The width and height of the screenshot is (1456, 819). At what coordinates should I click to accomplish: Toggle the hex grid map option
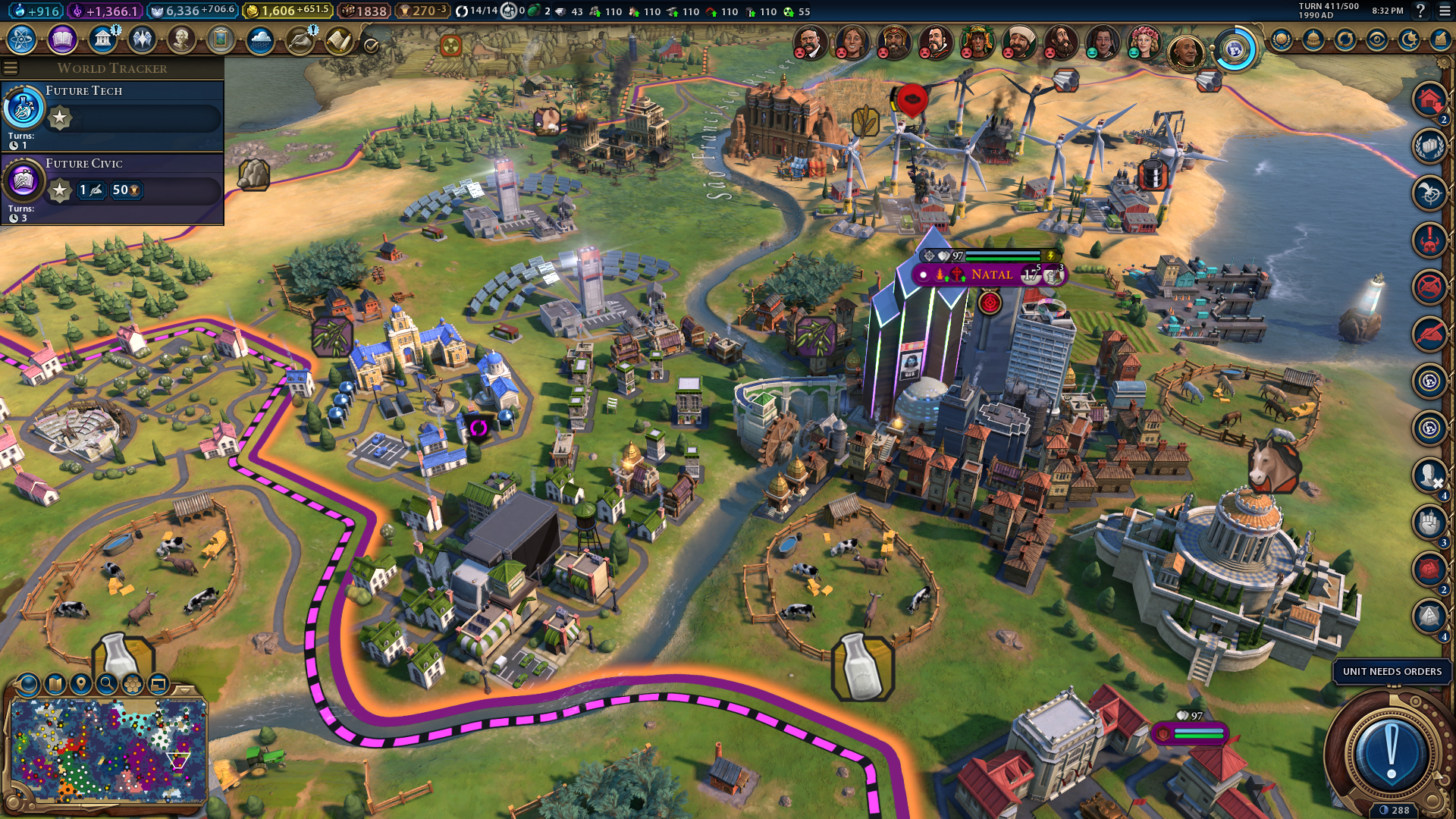[x=133, y=684]
